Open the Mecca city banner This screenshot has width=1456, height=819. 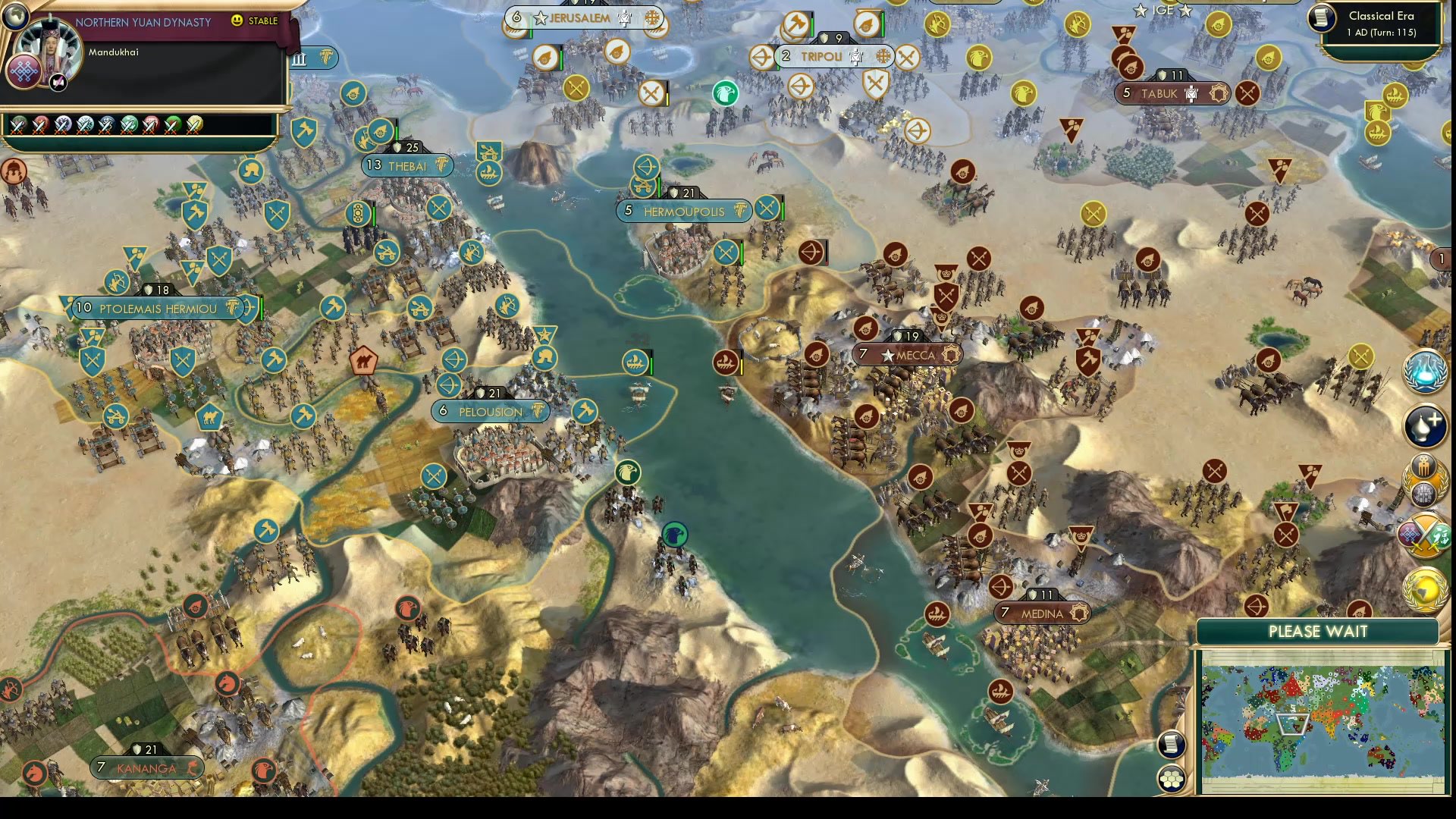click(x=907, y=354)
